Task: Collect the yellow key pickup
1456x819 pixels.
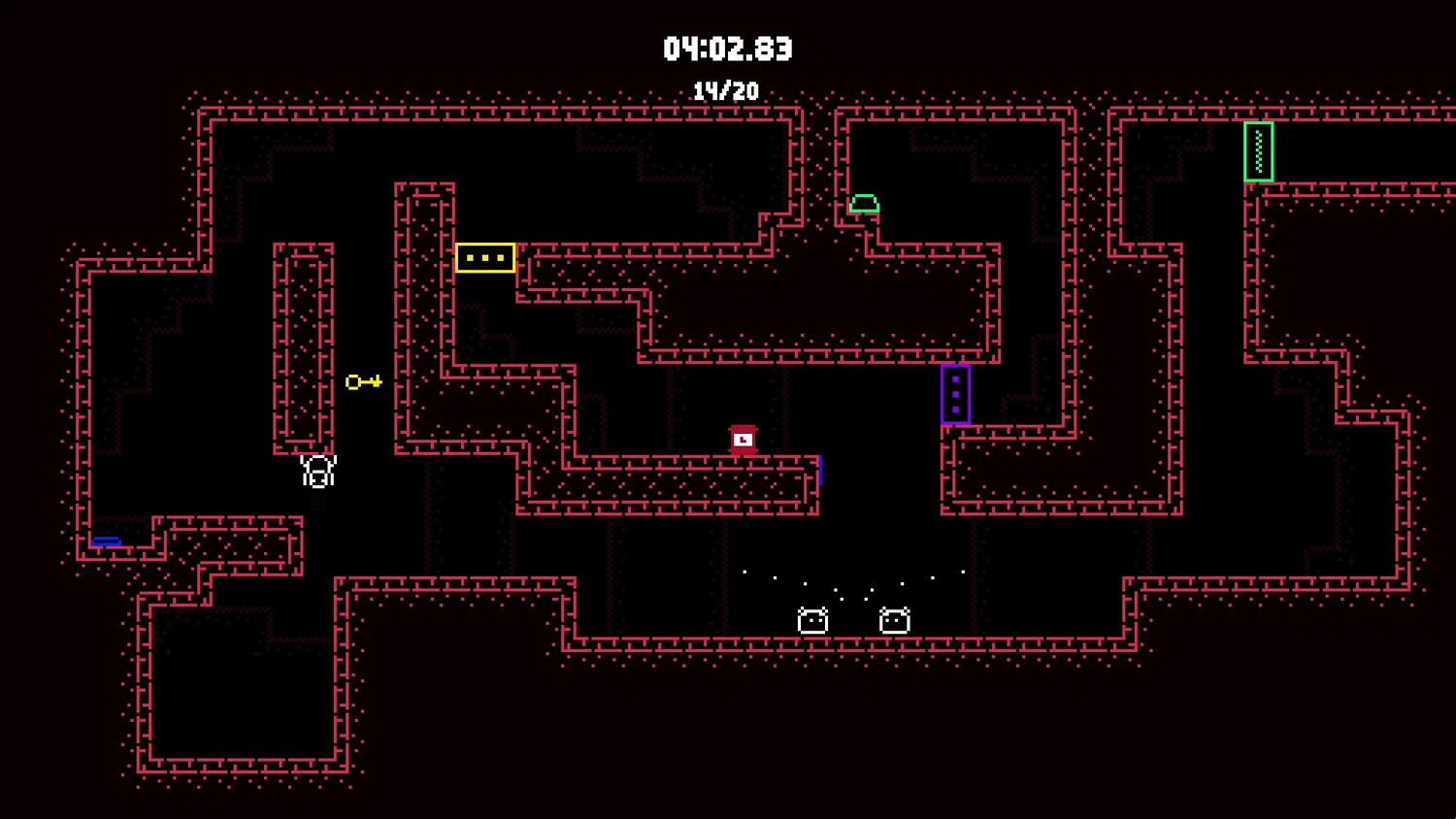Action: pyautogui.click(x=363, y=381)
